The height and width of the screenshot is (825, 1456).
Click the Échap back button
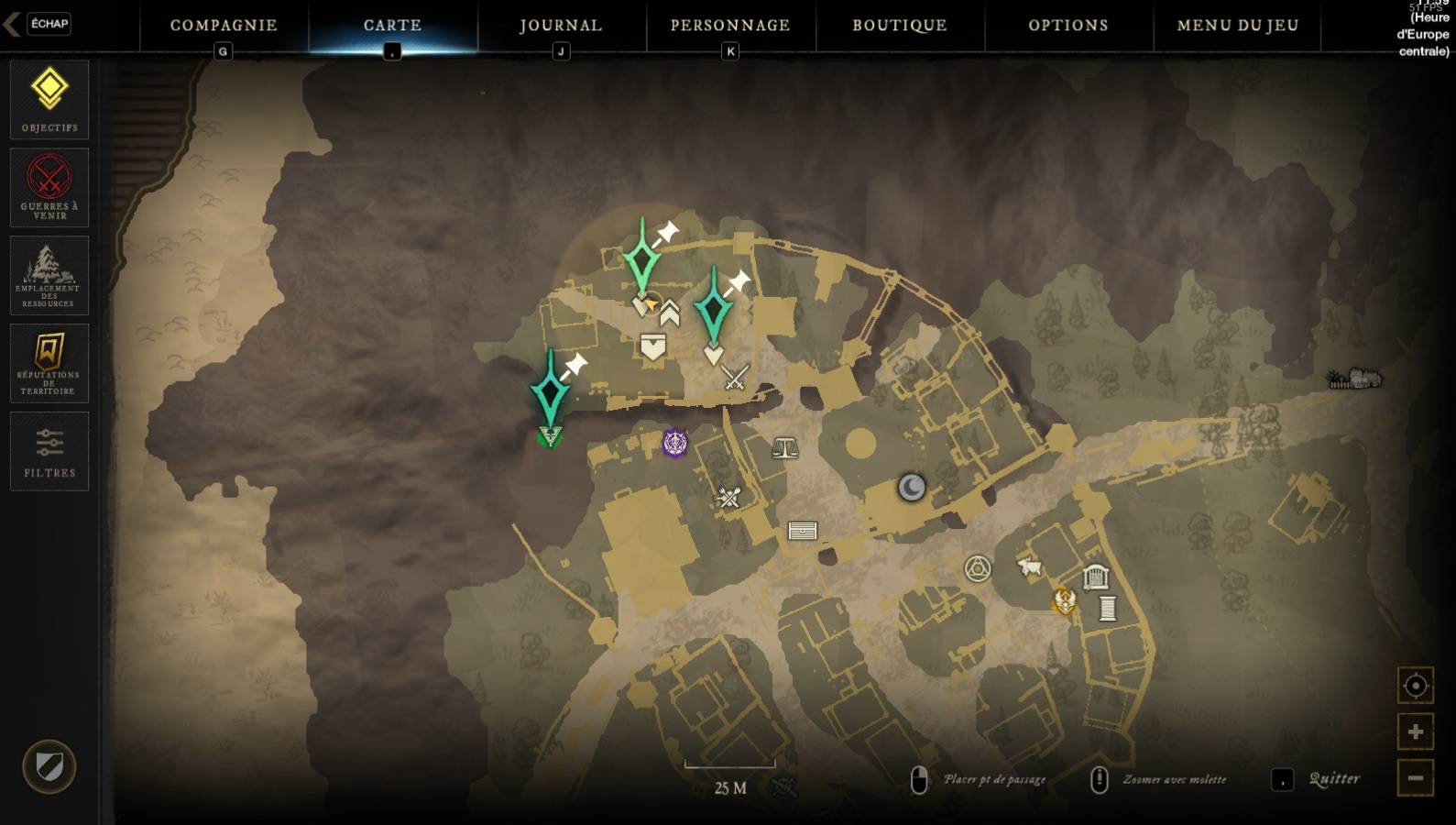[x=49, y=25]
